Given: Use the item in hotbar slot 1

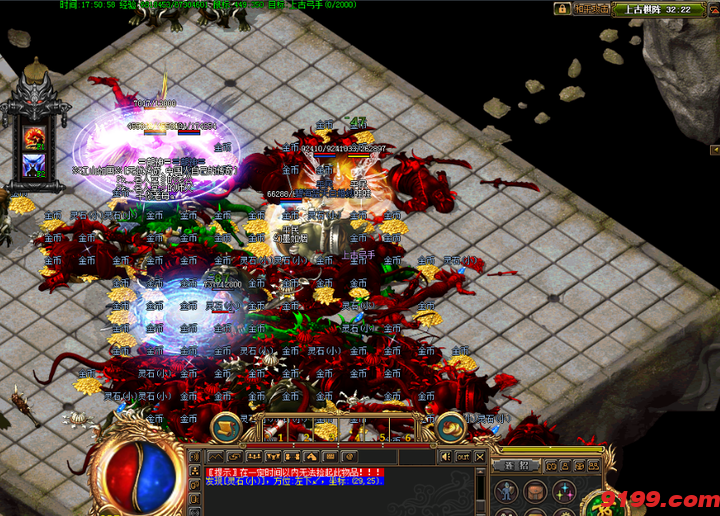Looking at the screenshot, I should [x=276, y=430].
